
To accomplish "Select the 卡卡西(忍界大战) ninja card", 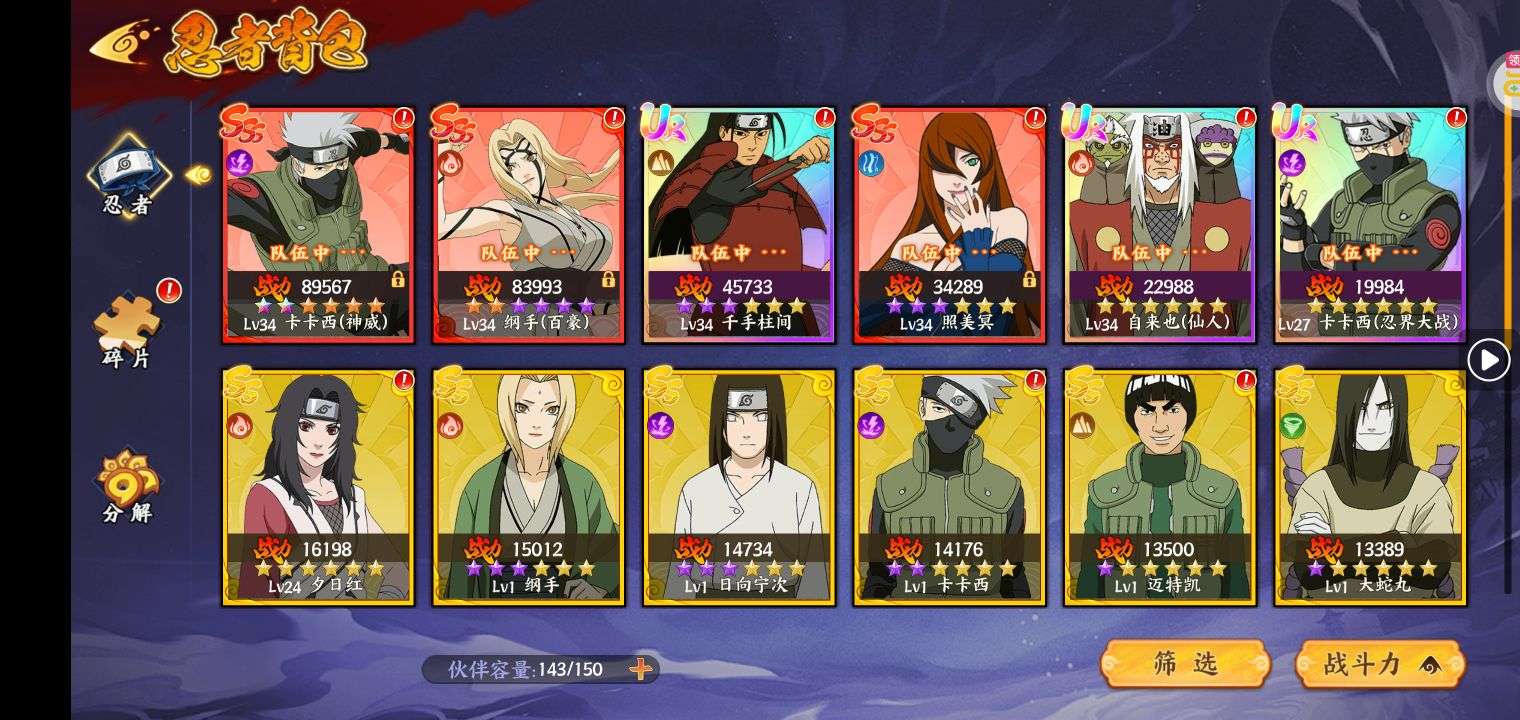I will pyautogui.click(x=1370, y=225).
